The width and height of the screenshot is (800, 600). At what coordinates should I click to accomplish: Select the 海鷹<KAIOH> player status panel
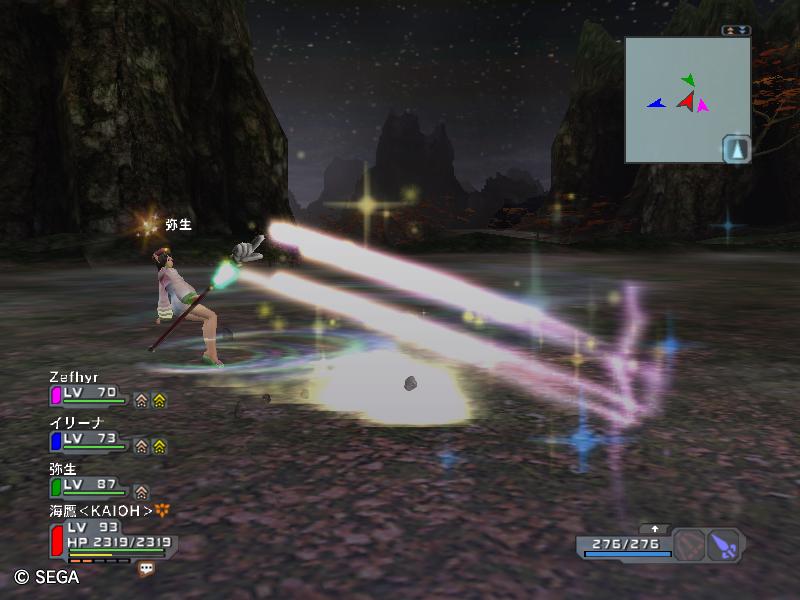point(110,535)
